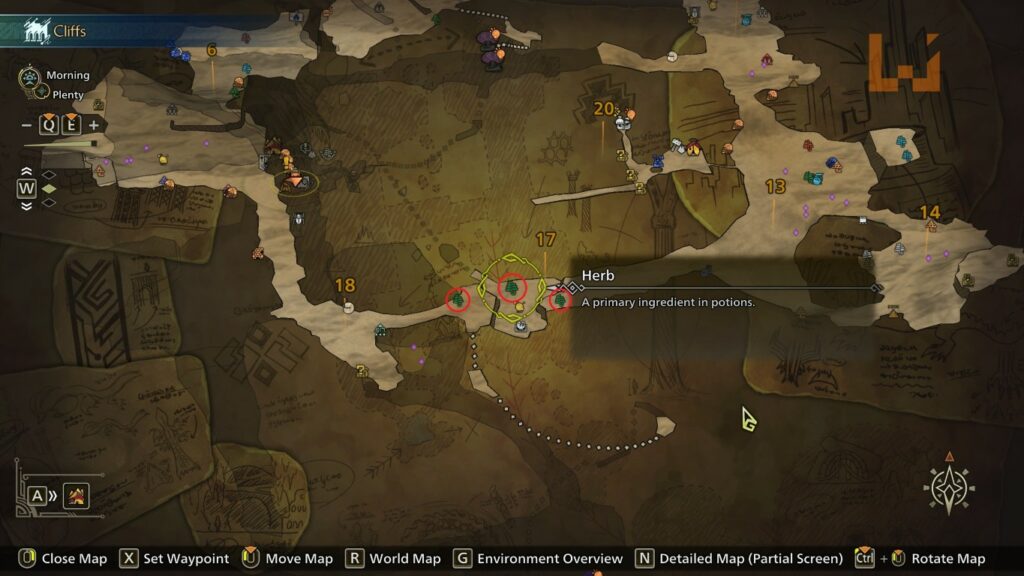This screenshot has width=1024, height=576.
Task: Pick the area 14 number marker
Action: (x=930, y=212)
